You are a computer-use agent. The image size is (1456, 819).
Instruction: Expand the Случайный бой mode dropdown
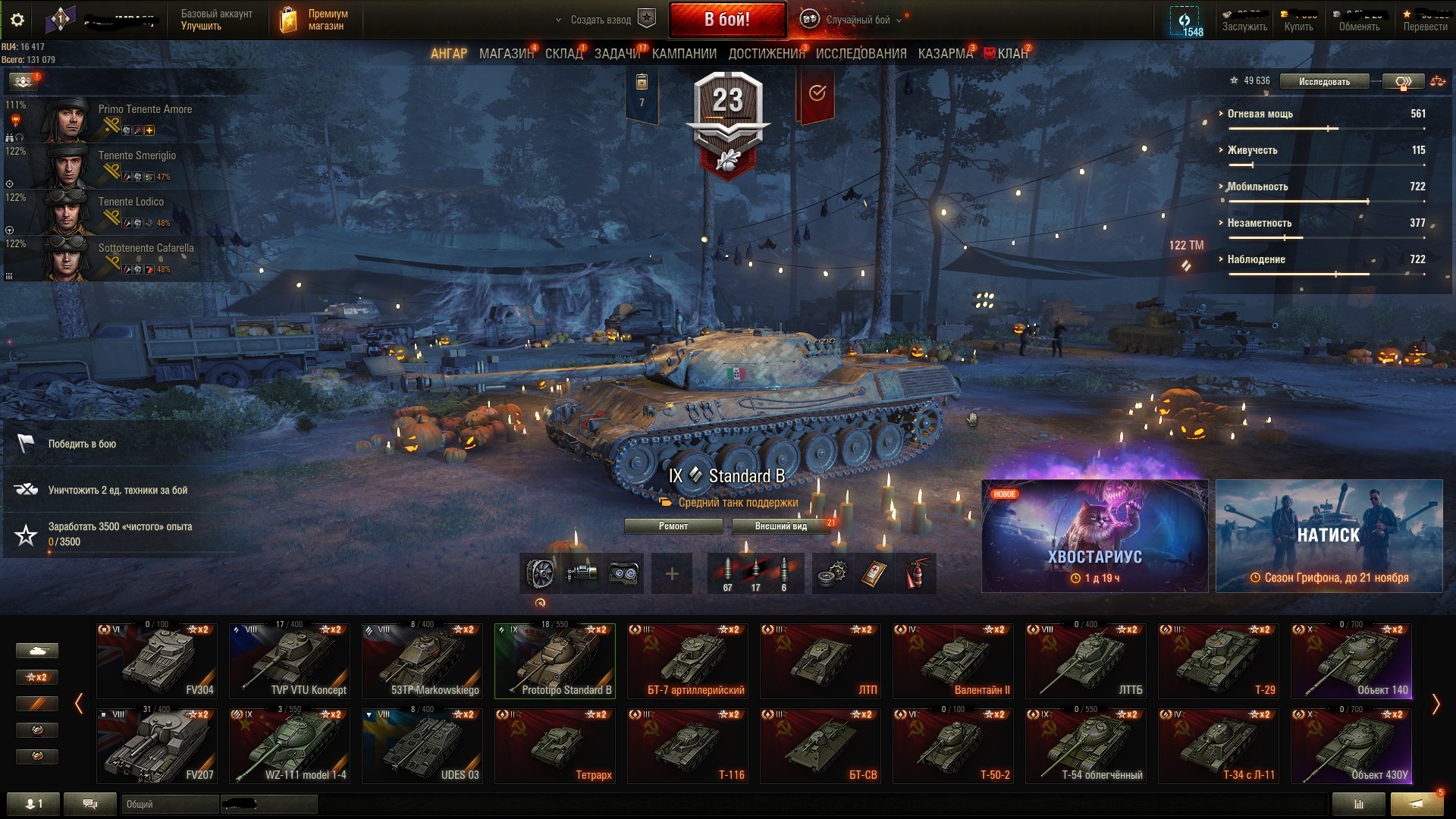tap(857, 20)
